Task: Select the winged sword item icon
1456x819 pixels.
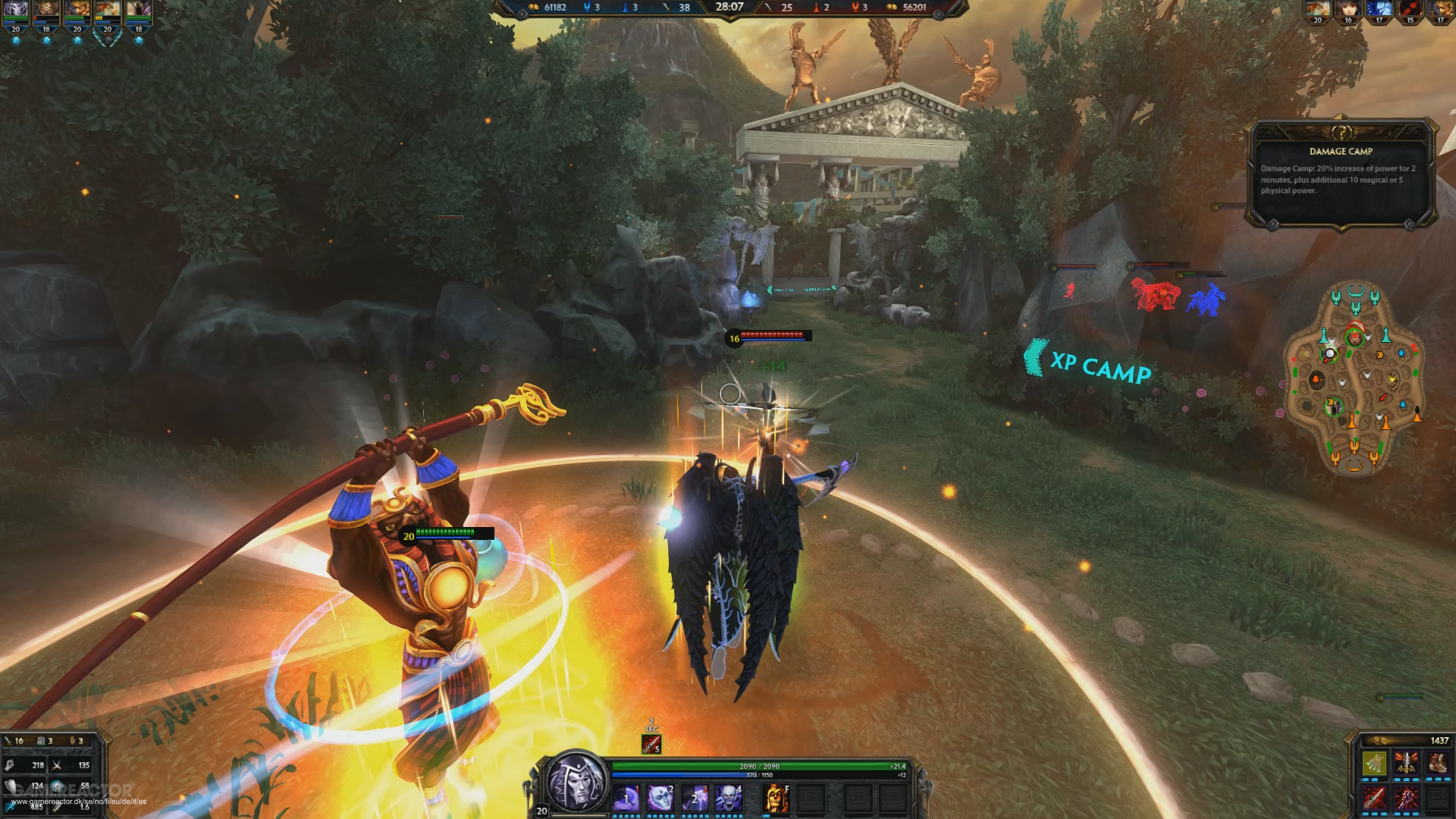Action: [1408, 764]
